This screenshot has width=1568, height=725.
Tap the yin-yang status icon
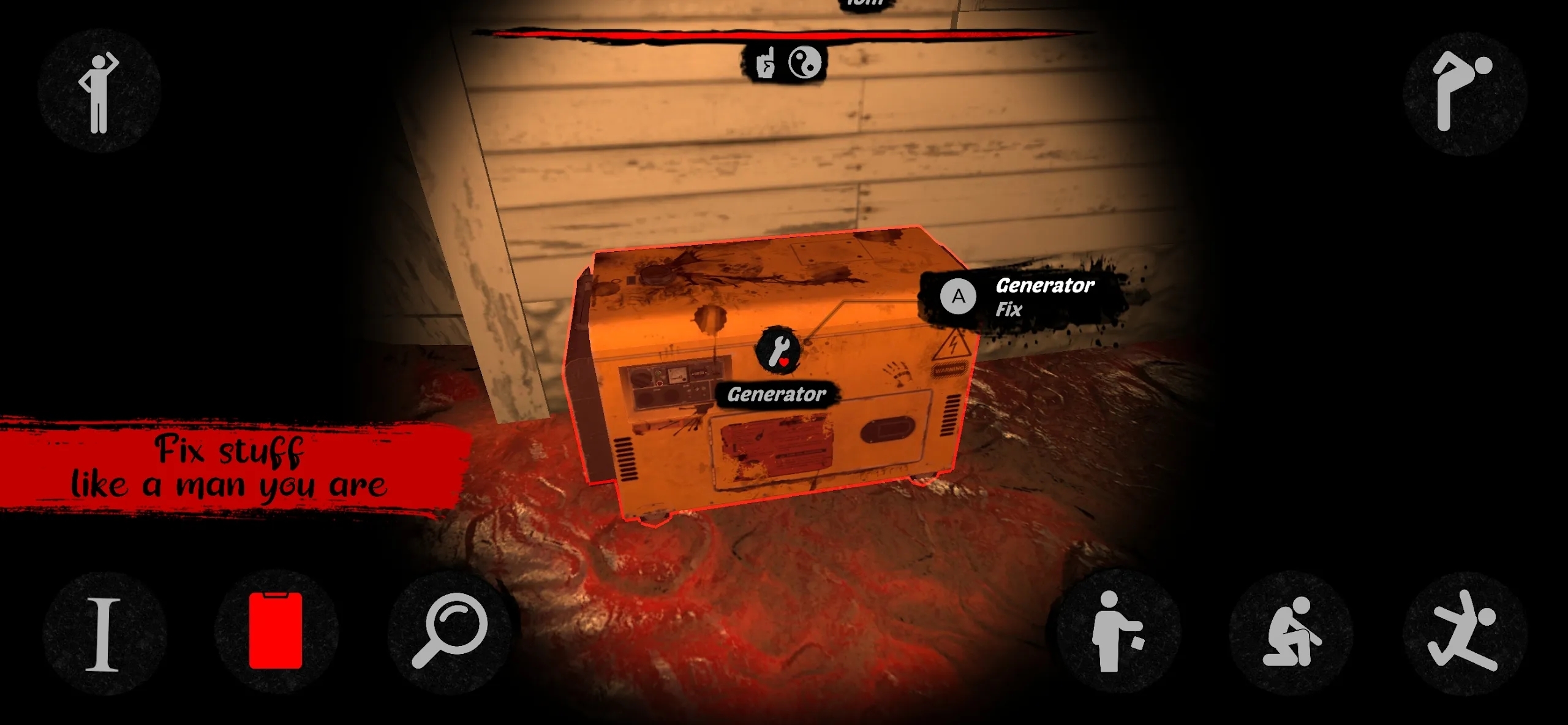[x=804, y=63]
